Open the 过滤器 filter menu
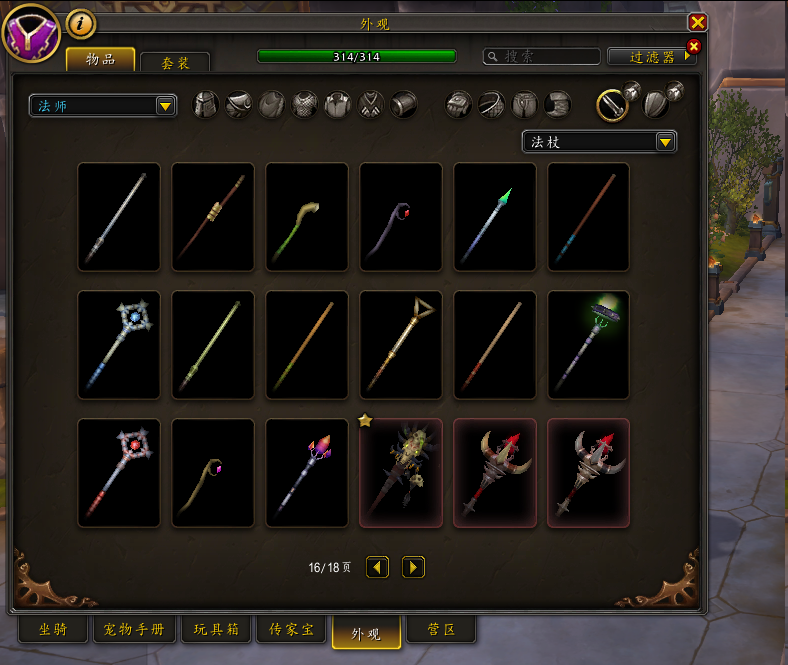This screenshot has height=665, width=788. 651,57
